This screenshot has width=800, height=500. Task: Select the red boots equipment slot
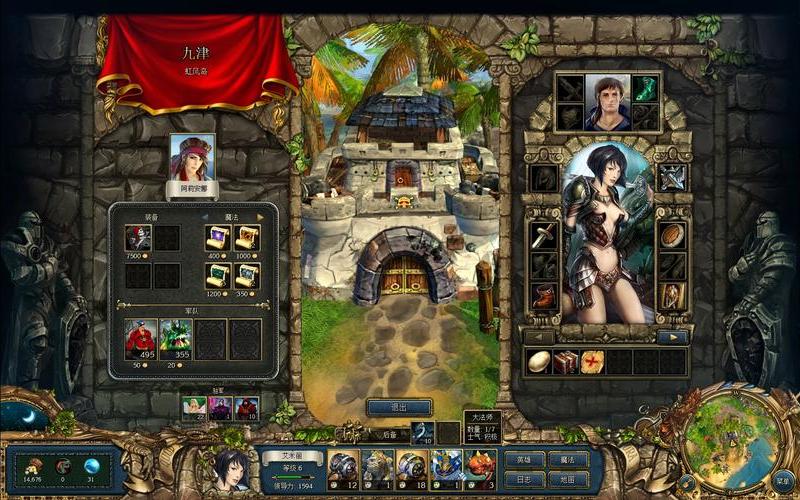(544, 296)
